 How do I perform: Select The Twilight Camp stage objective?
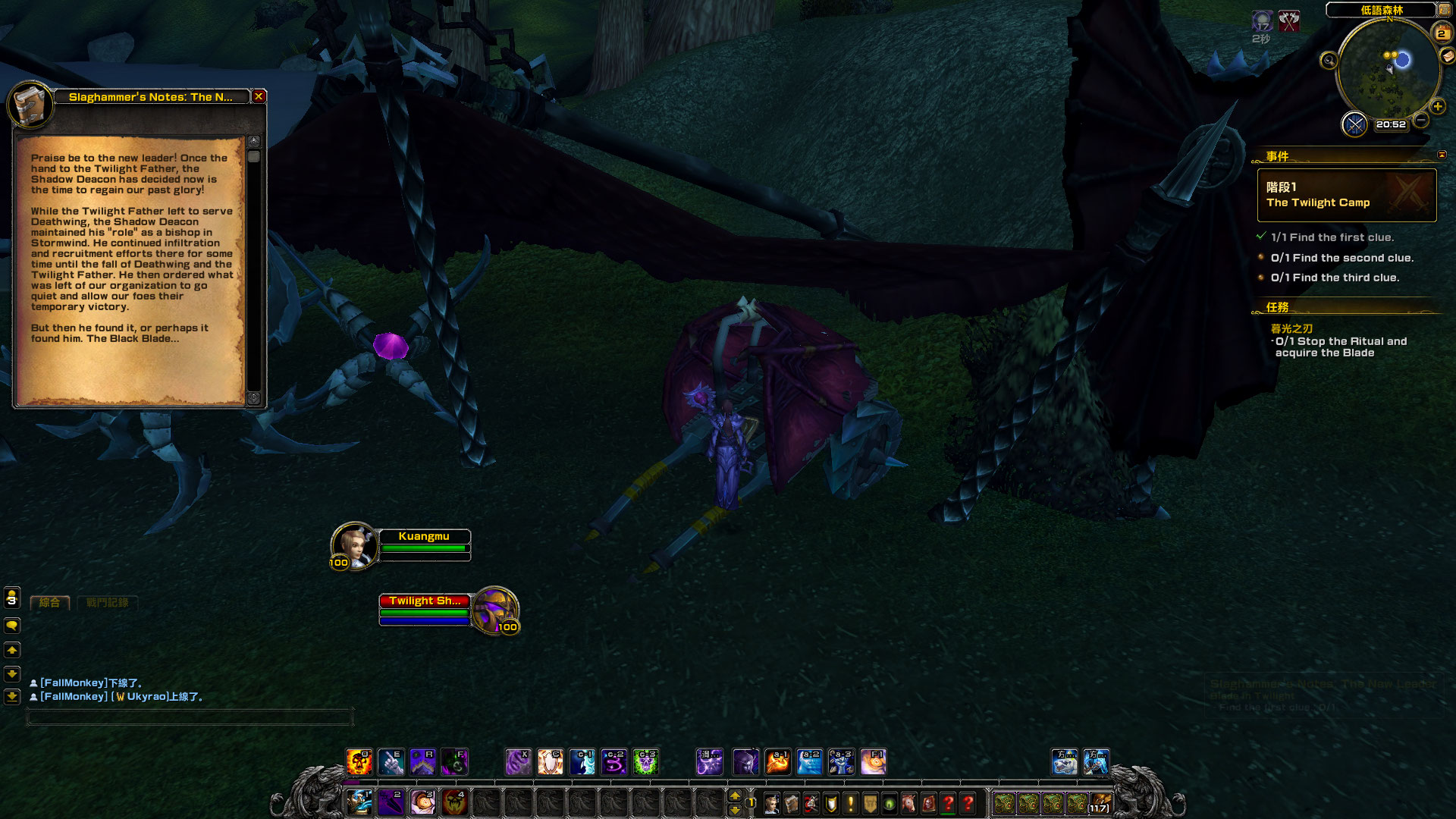click(1346, 195)
